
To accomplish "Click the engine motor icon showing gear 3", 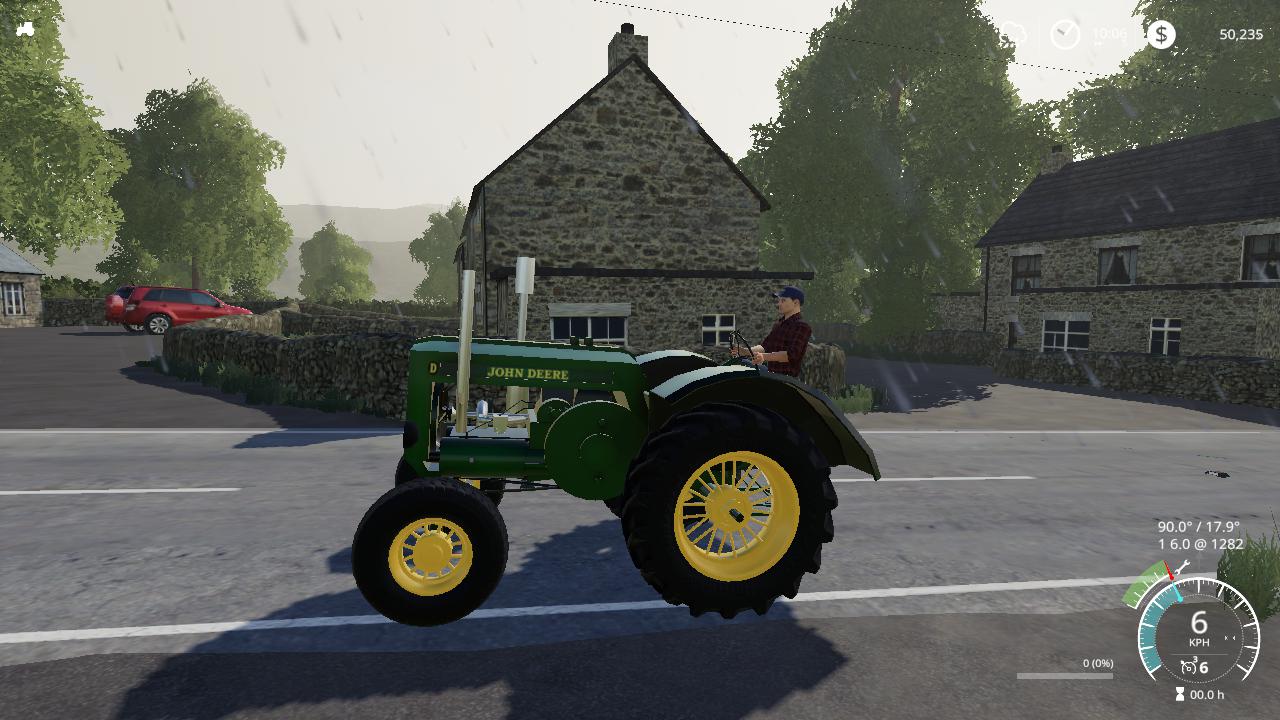I will (1188, 665).
